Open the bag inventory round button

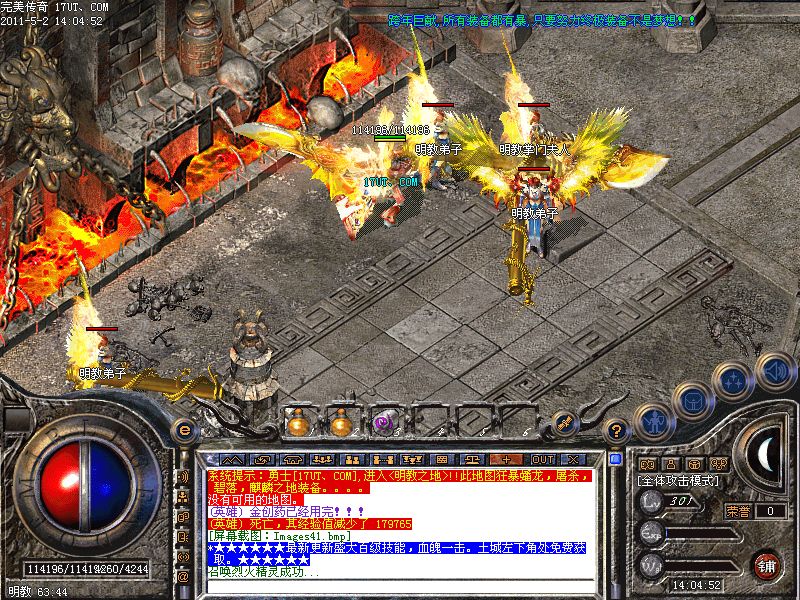pyautogui.click(x=691, y=401)
